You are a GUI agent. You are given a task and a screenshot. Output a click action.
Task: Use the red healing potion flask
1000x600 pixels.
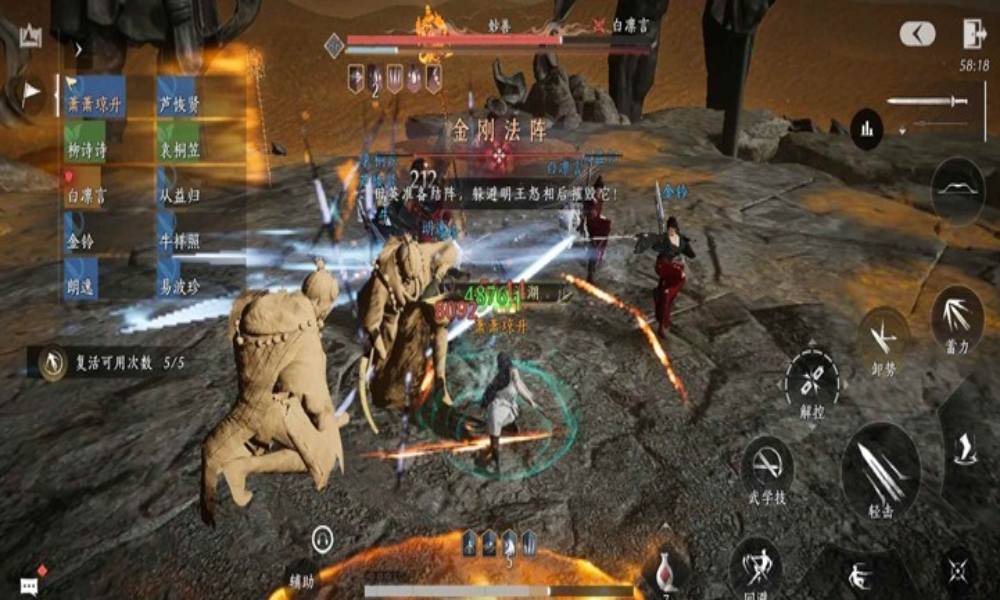click(665, 570)
